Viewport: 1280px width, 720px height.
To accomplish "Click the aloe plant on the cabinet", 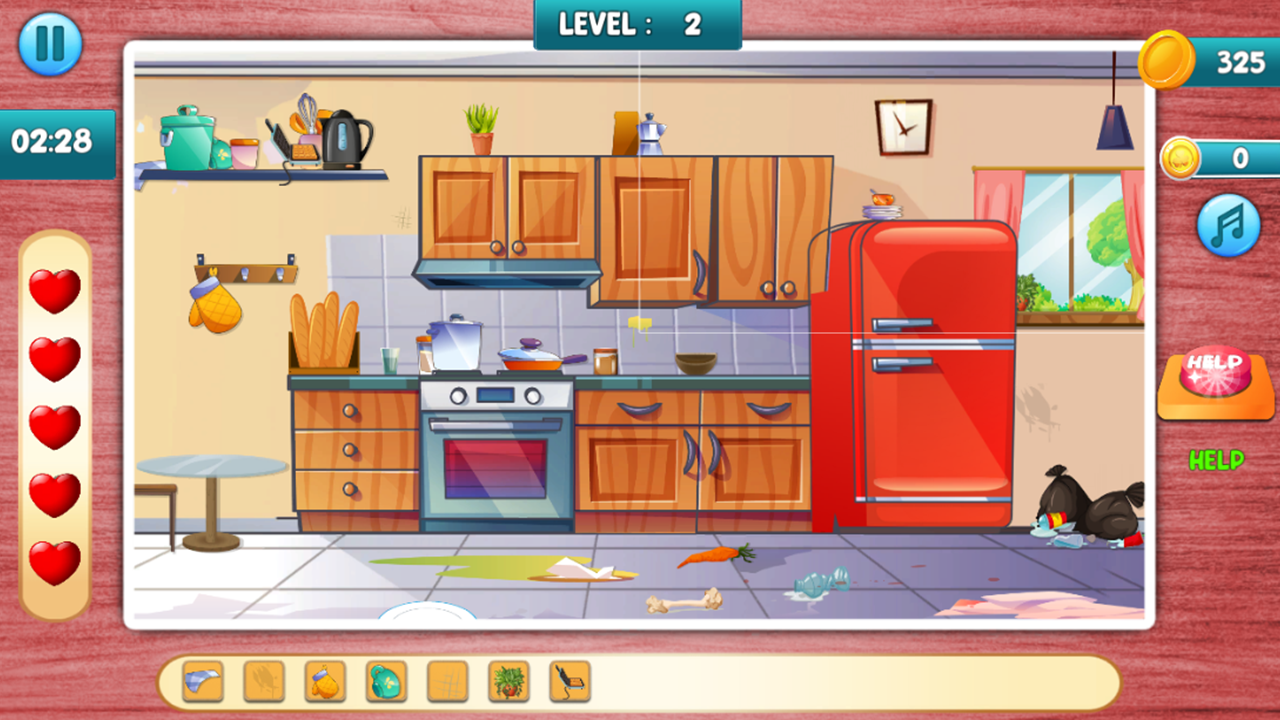I will point(480,120).
